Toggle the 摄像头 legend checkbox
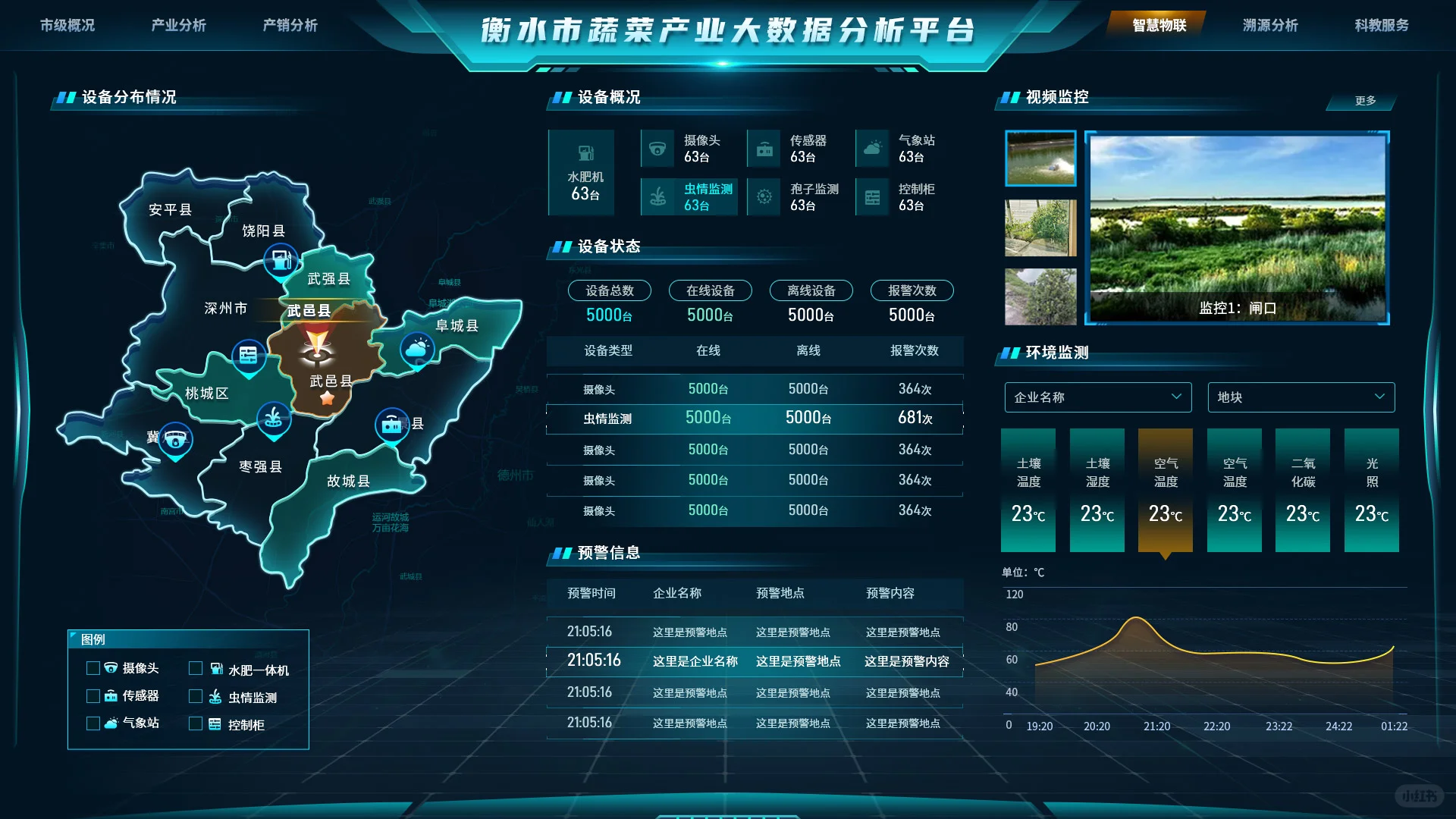Screen dimensions: 1456x819 coord(94,668)
